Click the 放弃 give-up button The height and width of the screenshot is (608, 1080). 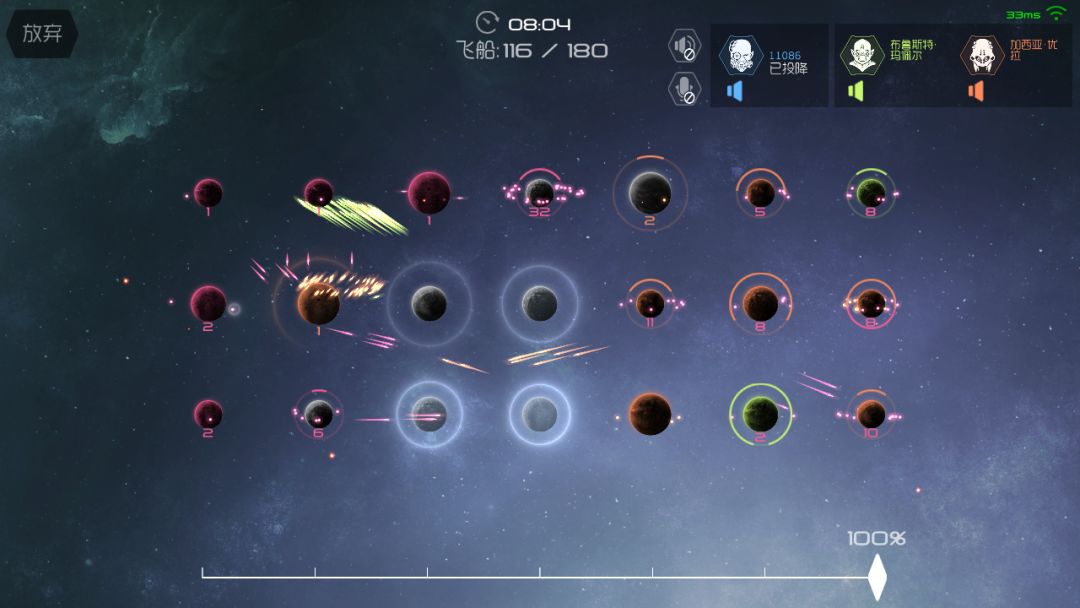point(42,33)
